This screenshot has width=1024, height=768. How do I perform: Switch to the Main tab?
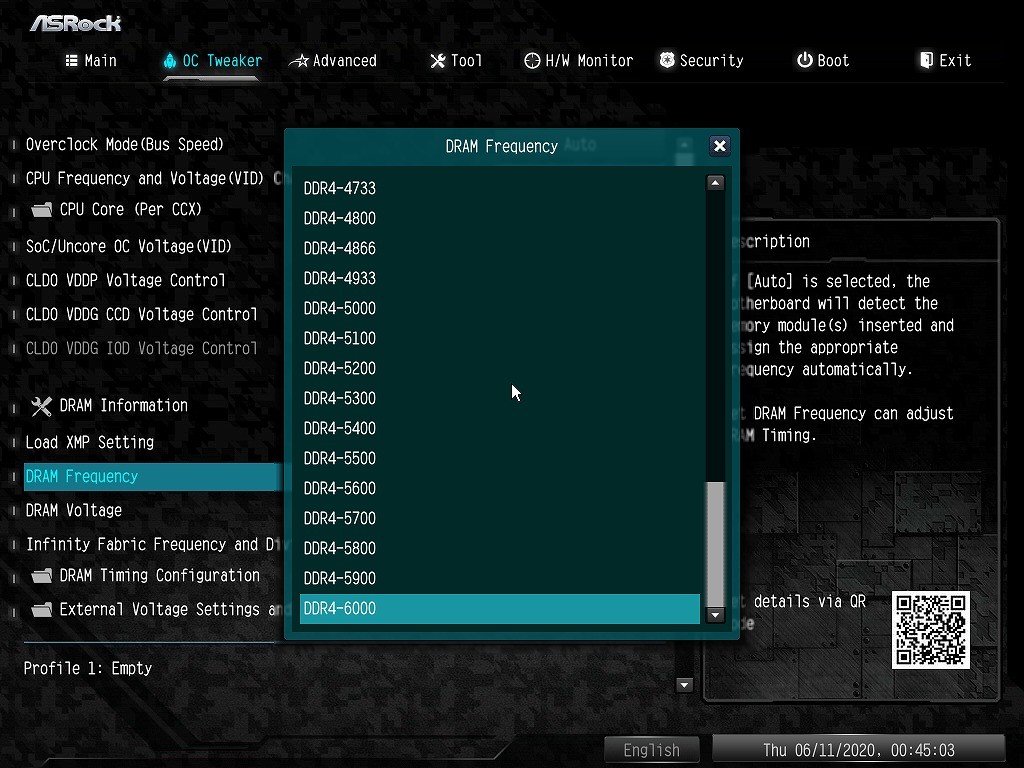pyautogui.click(x=91, y=61)
